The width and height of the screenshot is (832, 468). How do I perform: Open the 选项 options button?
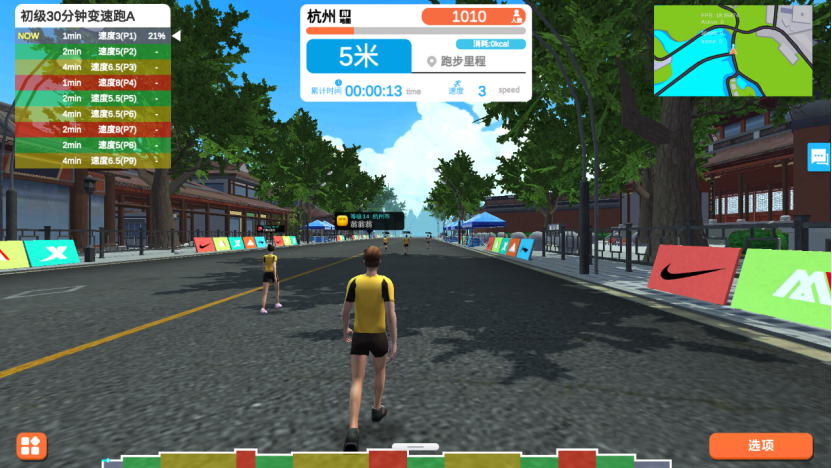[760, 445]
